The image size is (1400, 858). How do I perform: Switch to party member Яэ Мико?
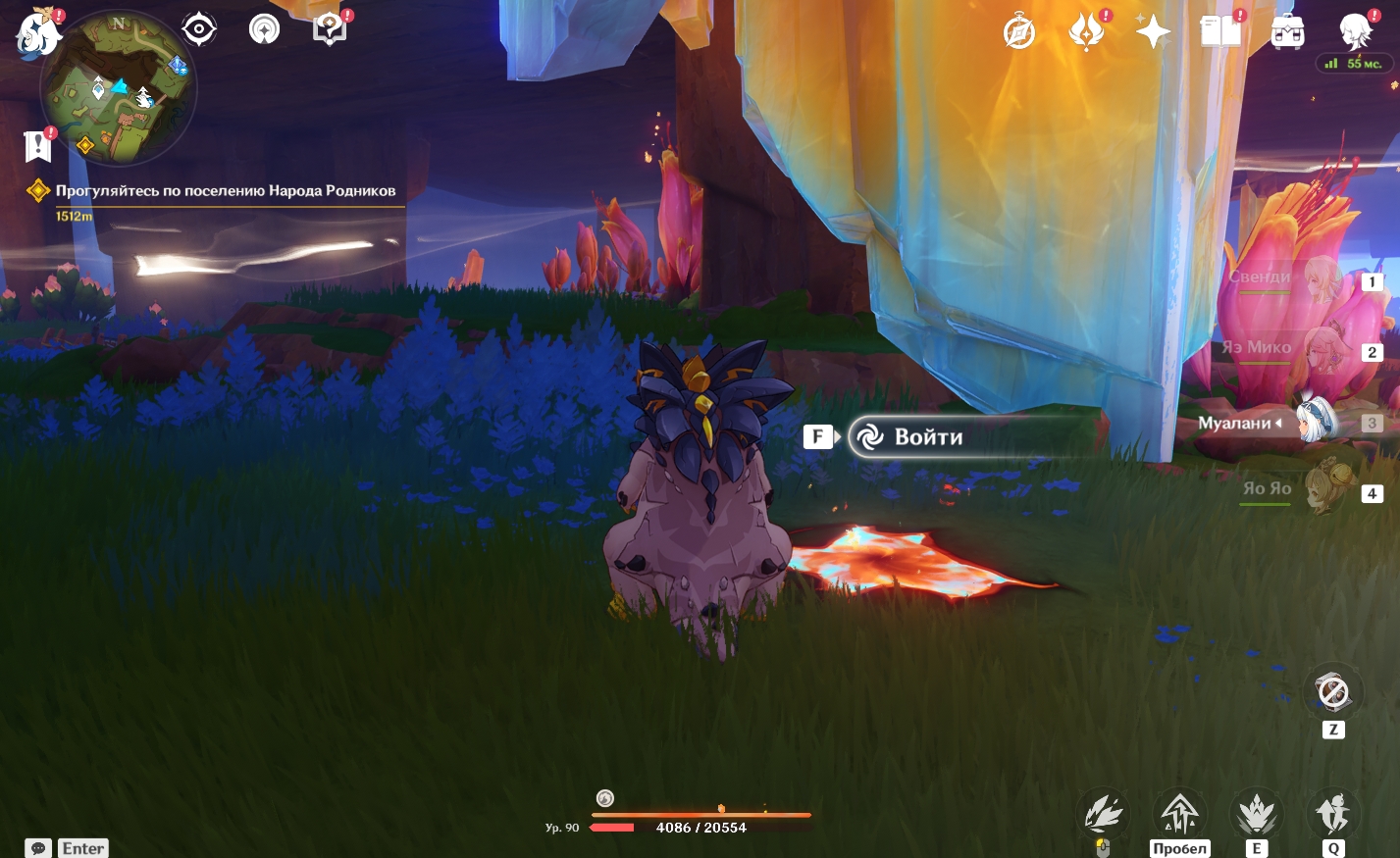[x=1305, y=351]
